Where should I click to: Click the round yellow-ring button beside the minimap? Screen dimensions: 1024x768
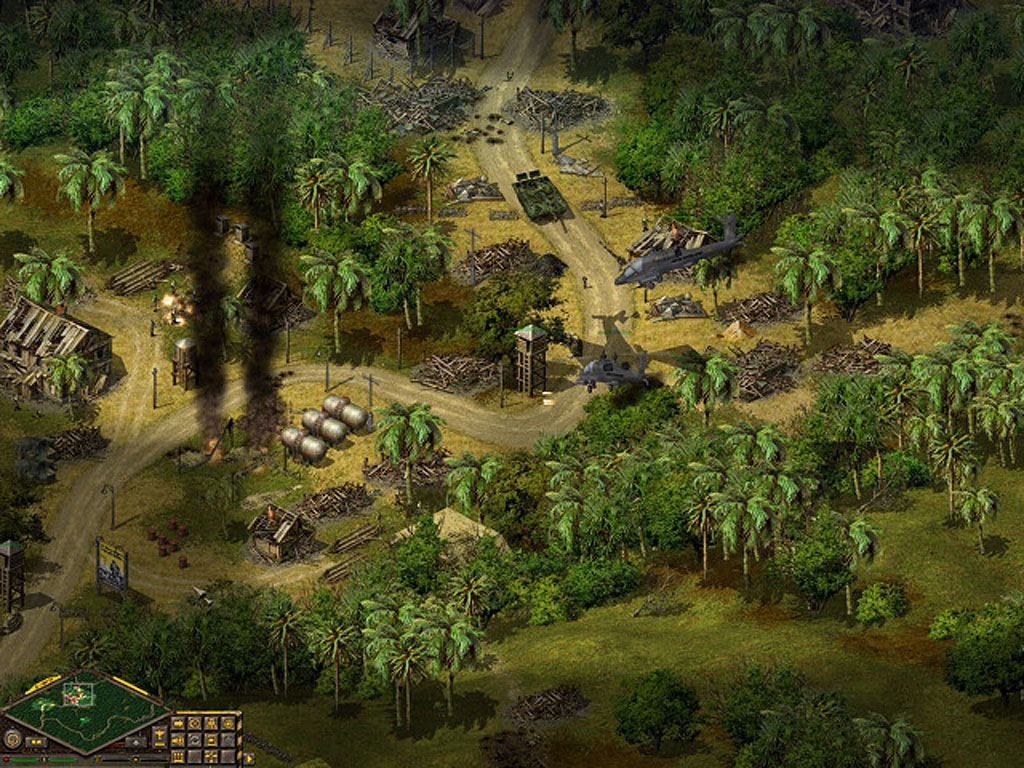(12, 740)
